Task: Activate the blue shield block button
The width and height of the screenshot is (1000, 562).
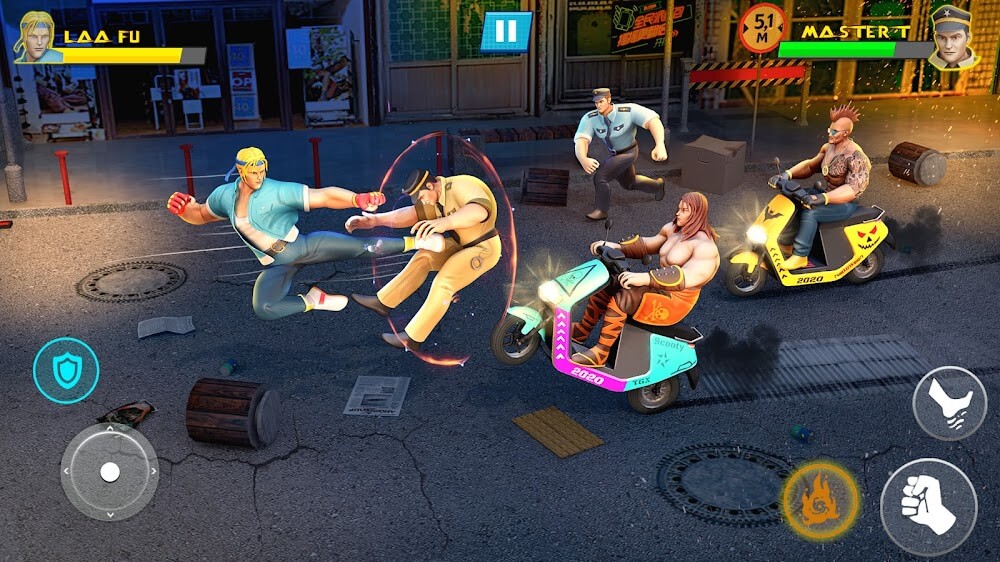Action: [66, 371]
